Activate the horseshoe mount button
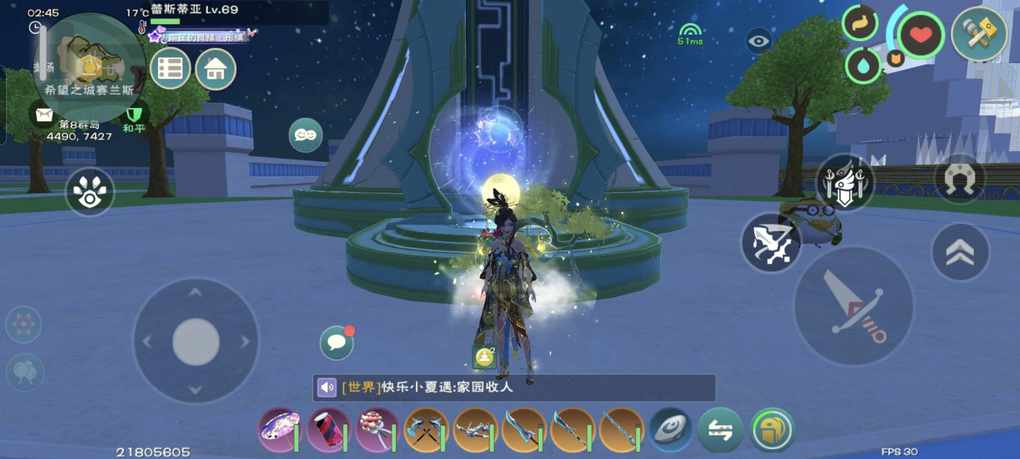The width and height of the screenshot is (1020, 459). (960, 178)
